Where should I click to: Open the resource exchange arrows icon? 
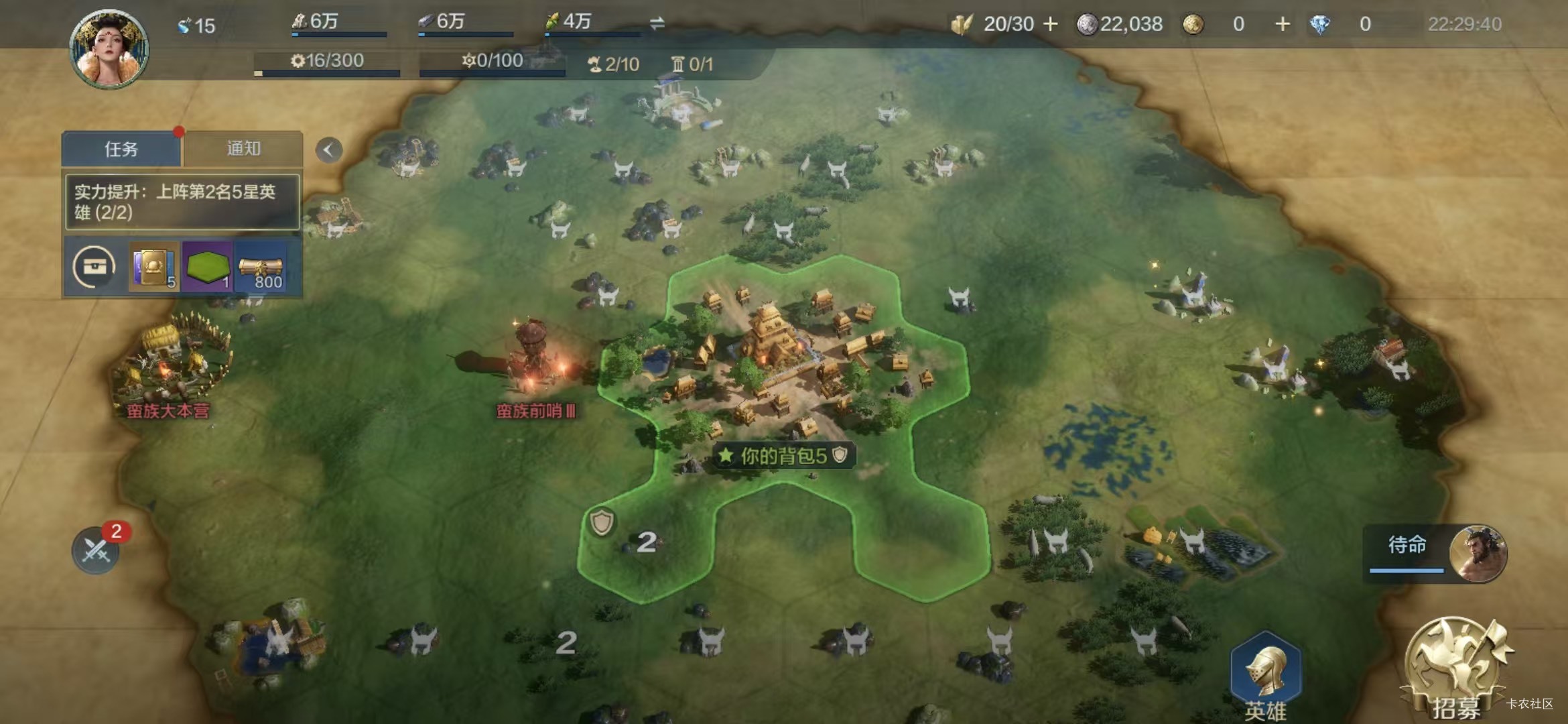tap(657, 23)
